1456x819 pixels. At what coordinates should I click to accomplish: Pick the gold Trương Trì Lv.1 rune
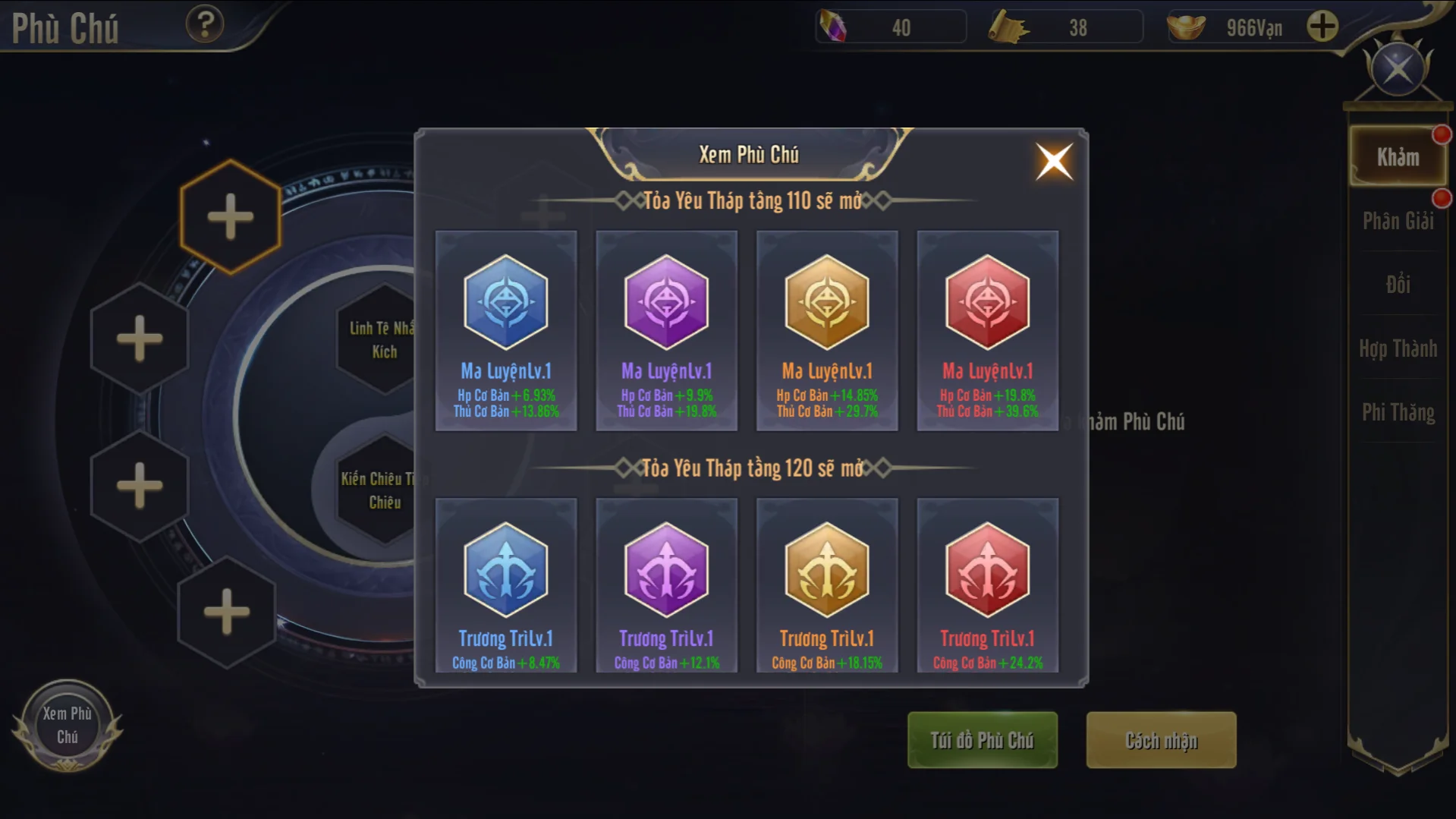[827, 584]
